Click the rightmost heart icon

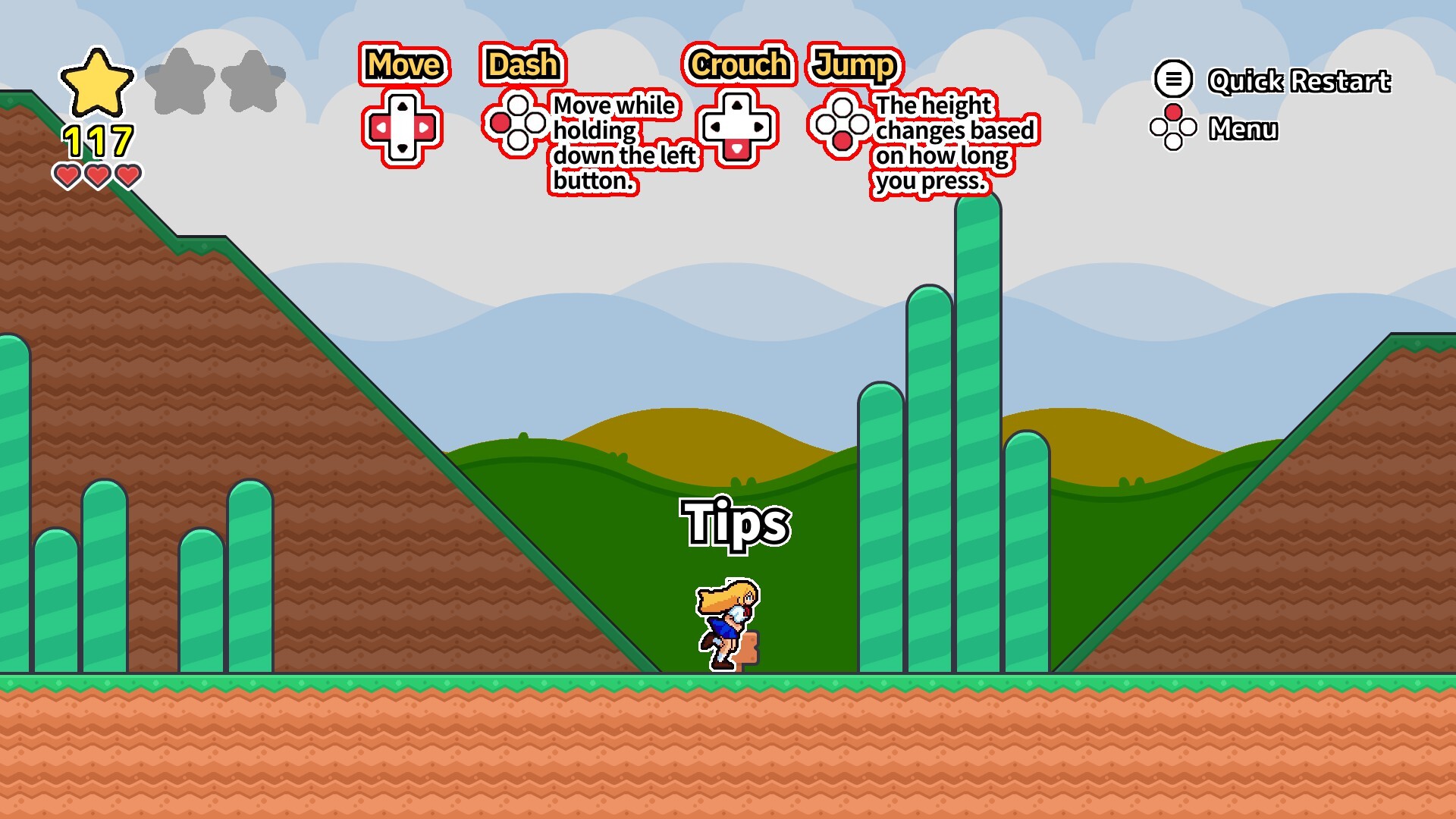point(127,176)
